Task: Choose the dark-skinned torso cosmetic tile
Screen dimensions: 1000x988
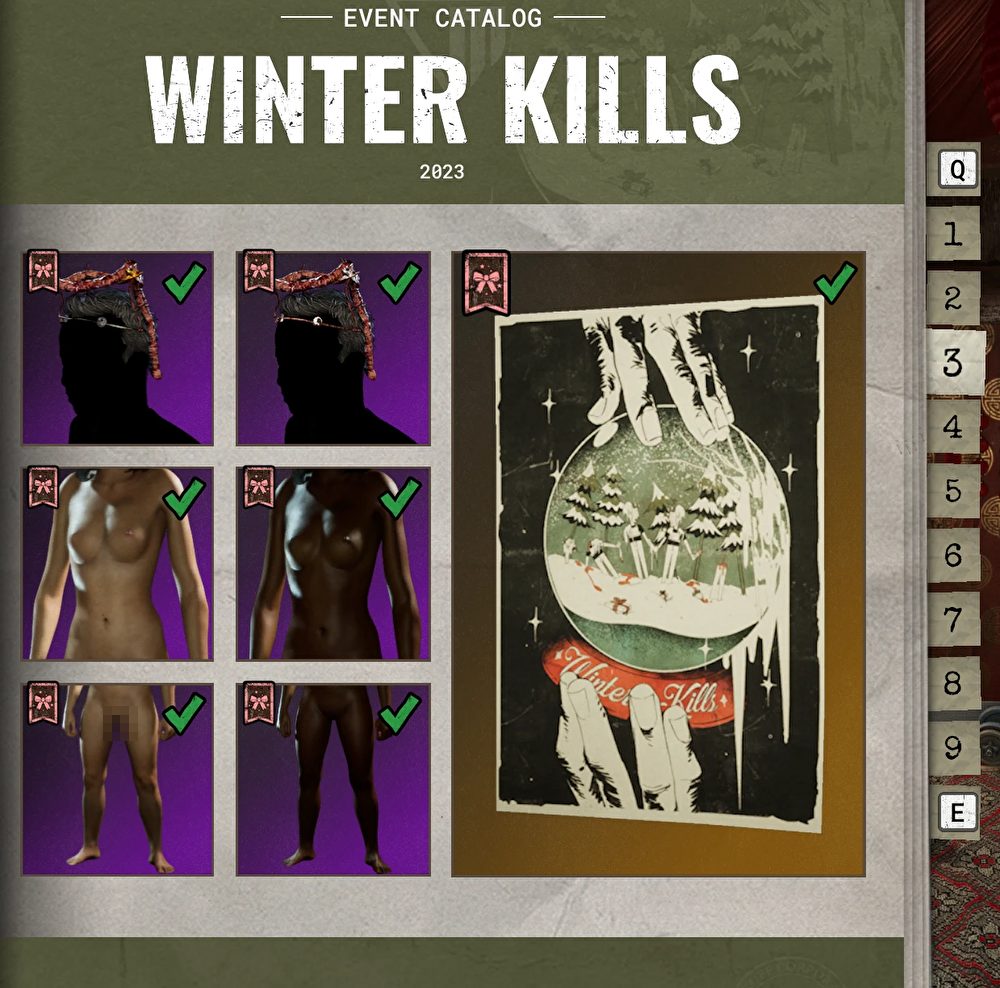Action: (333, 564)
